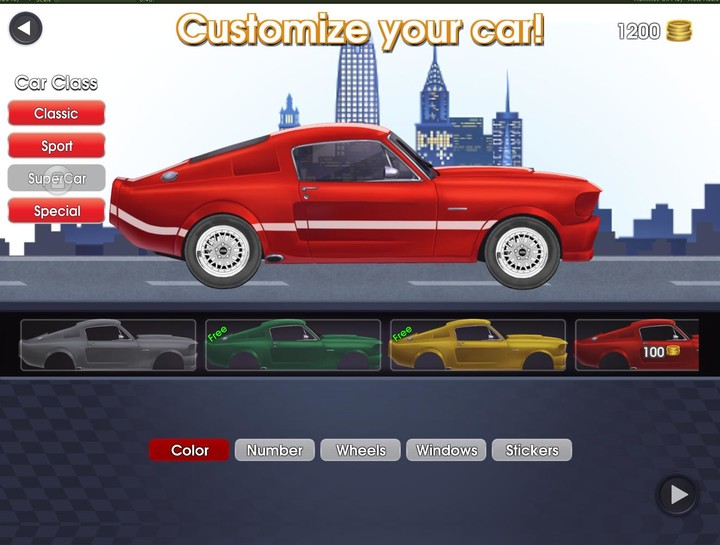Screen dimensions: 720x545
Task: Select the free green car color
Action: coord(293,345)
